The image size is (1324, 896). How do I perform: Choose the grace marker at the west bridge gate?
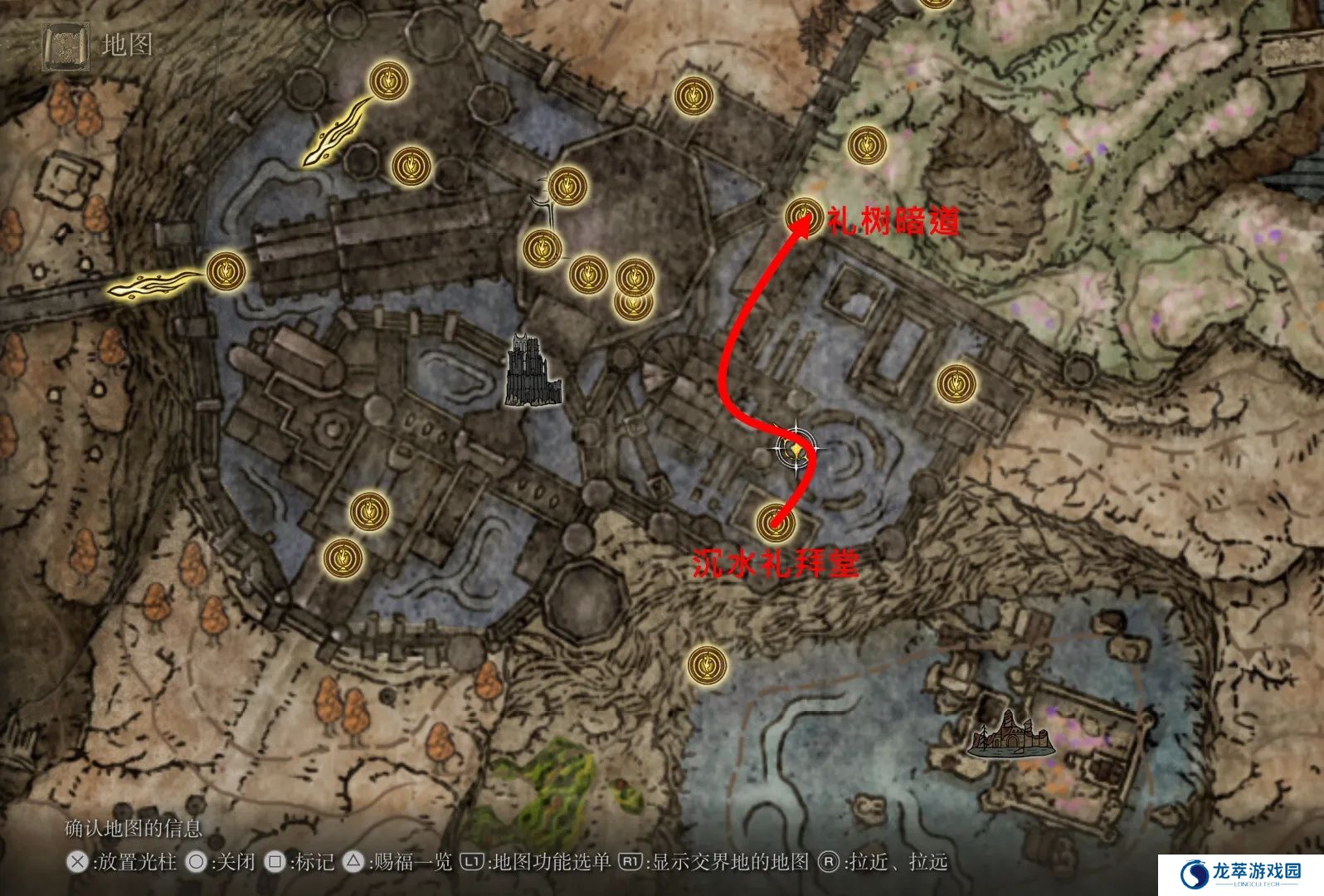226,271
